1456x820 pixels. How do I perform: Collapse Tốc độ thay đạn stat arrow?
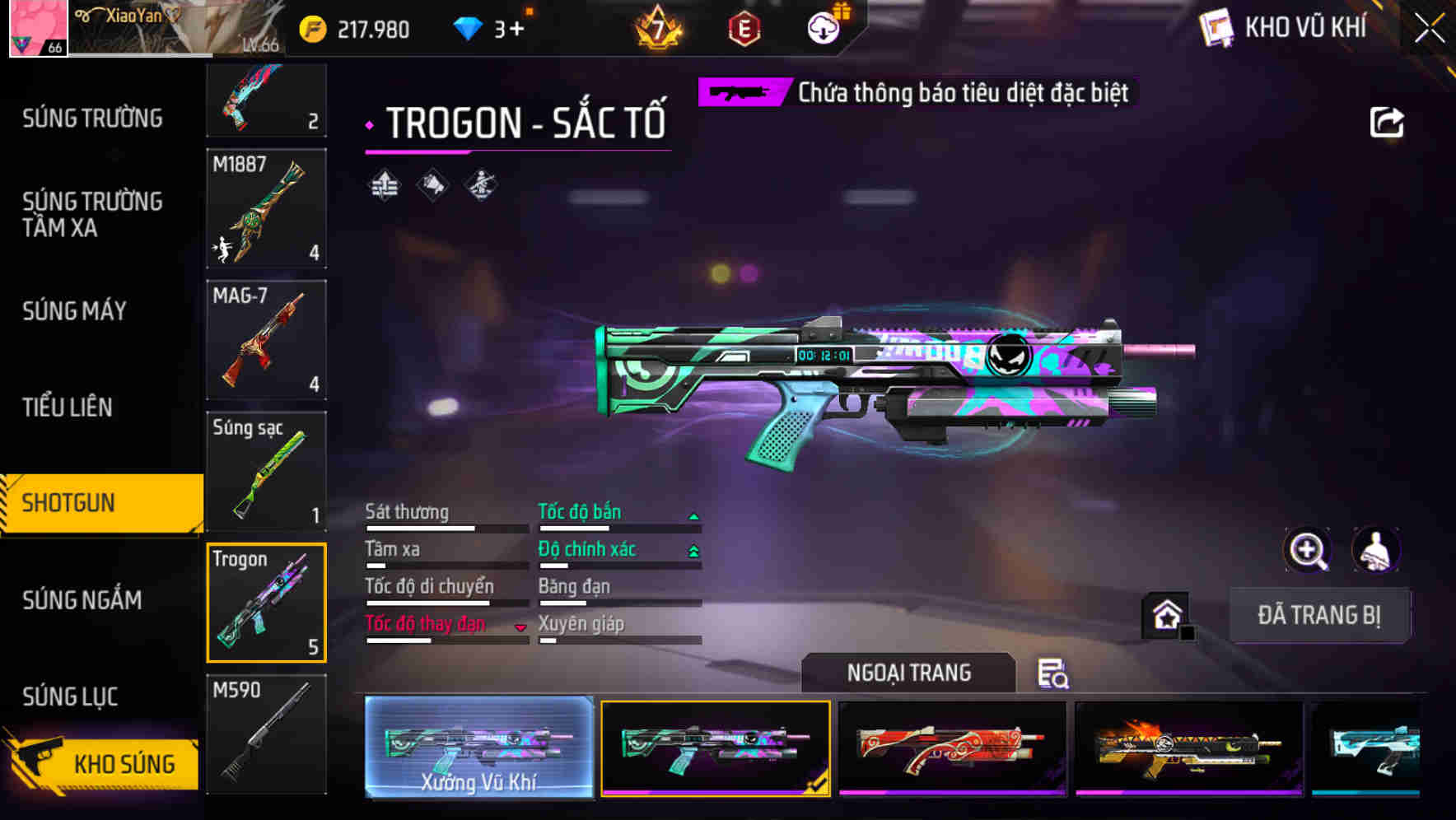click(520, 626)
